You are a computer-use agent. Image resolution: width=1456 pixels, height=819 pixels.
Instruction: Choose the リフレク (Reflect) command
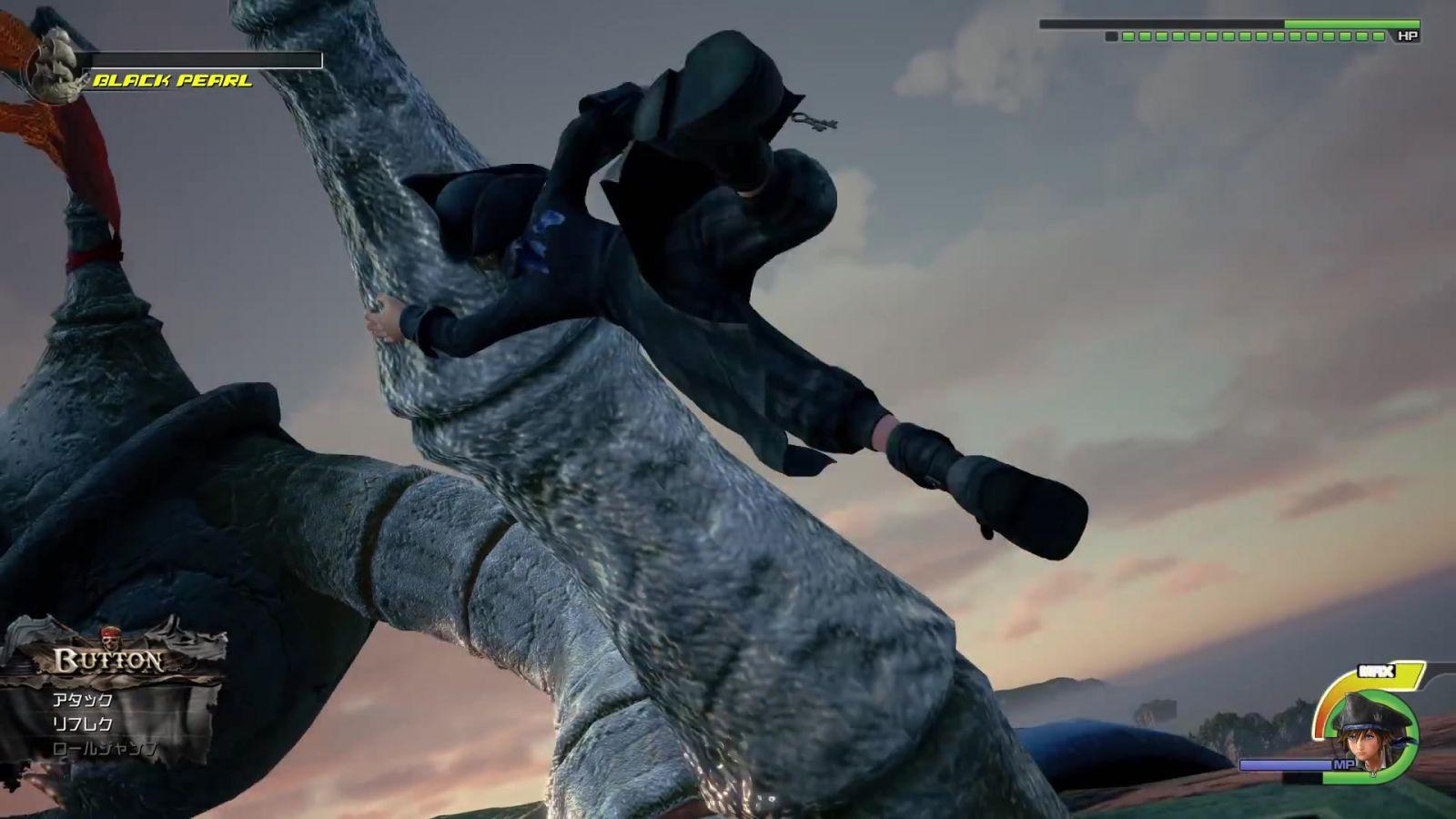coord(83,724)
